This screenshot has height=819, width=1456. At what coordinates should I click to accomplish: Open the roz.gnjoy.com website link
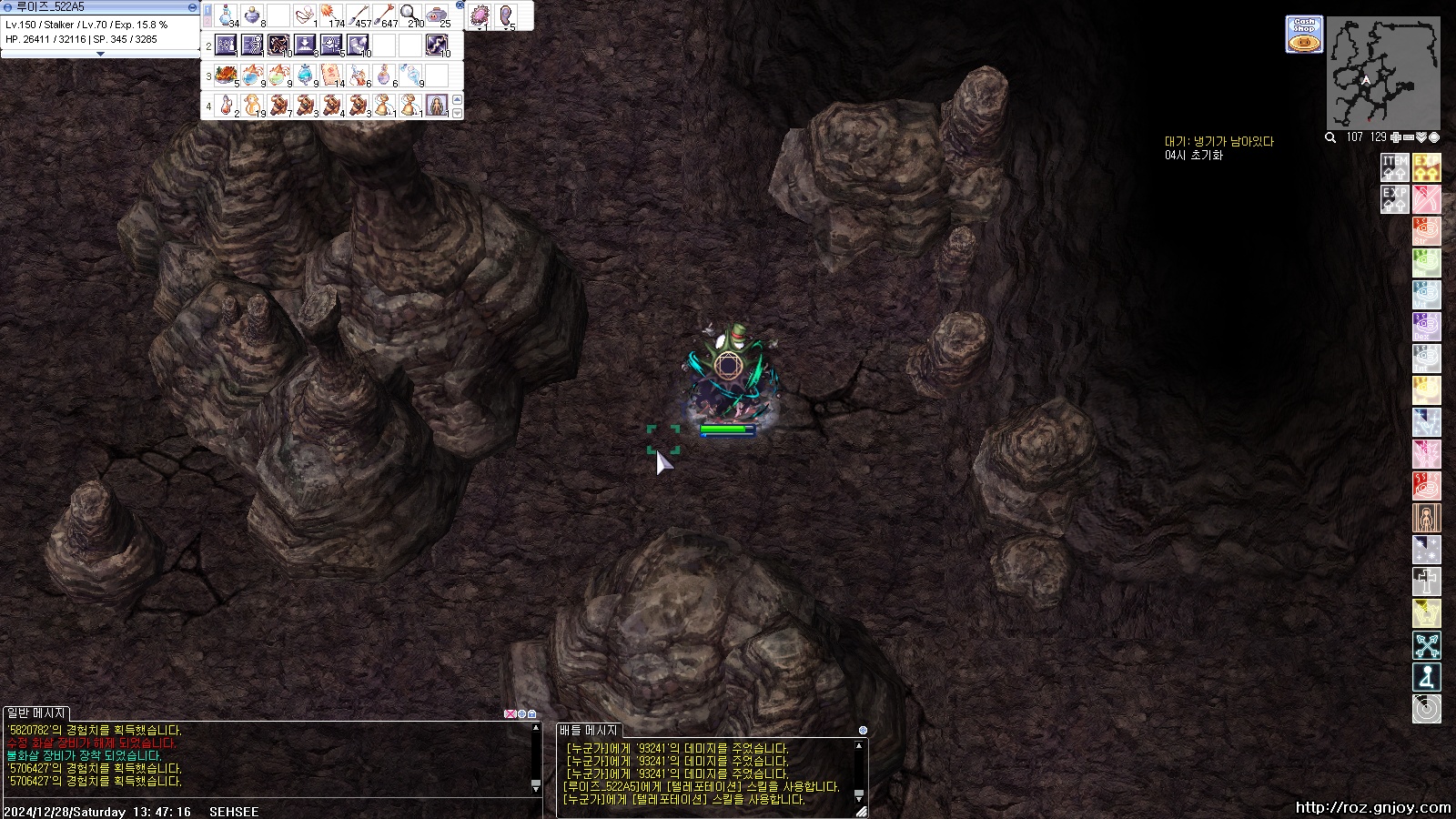click(1372, 807)
